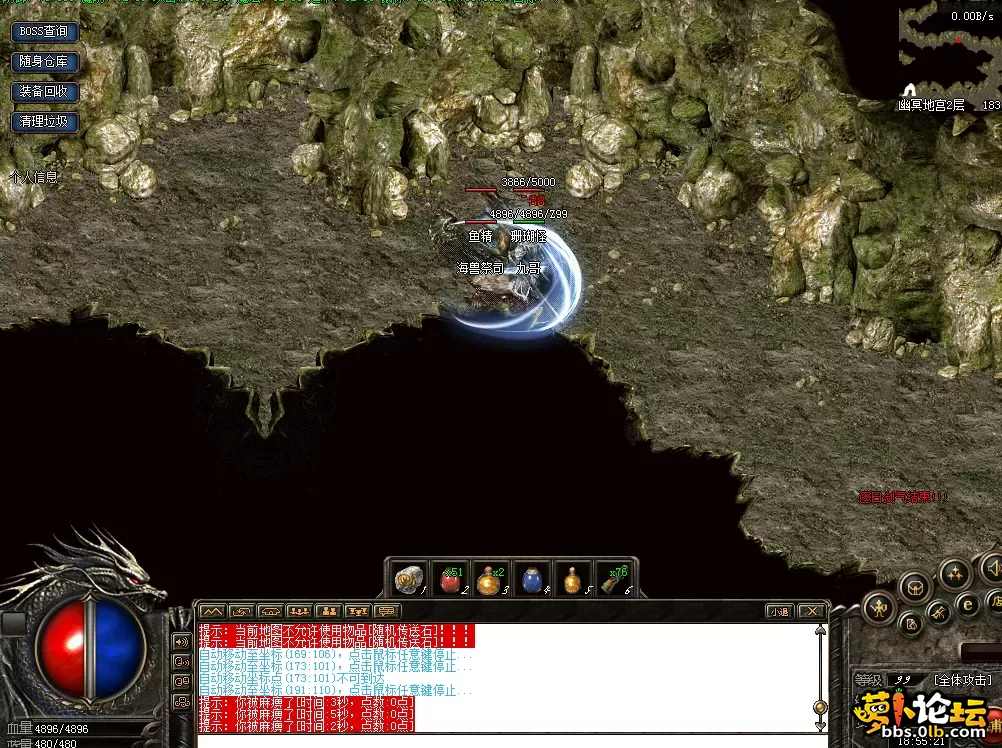Open the 店 shop round icon
The width and height of the screenshot is (1002, 748).
click(x=994, y=602)
